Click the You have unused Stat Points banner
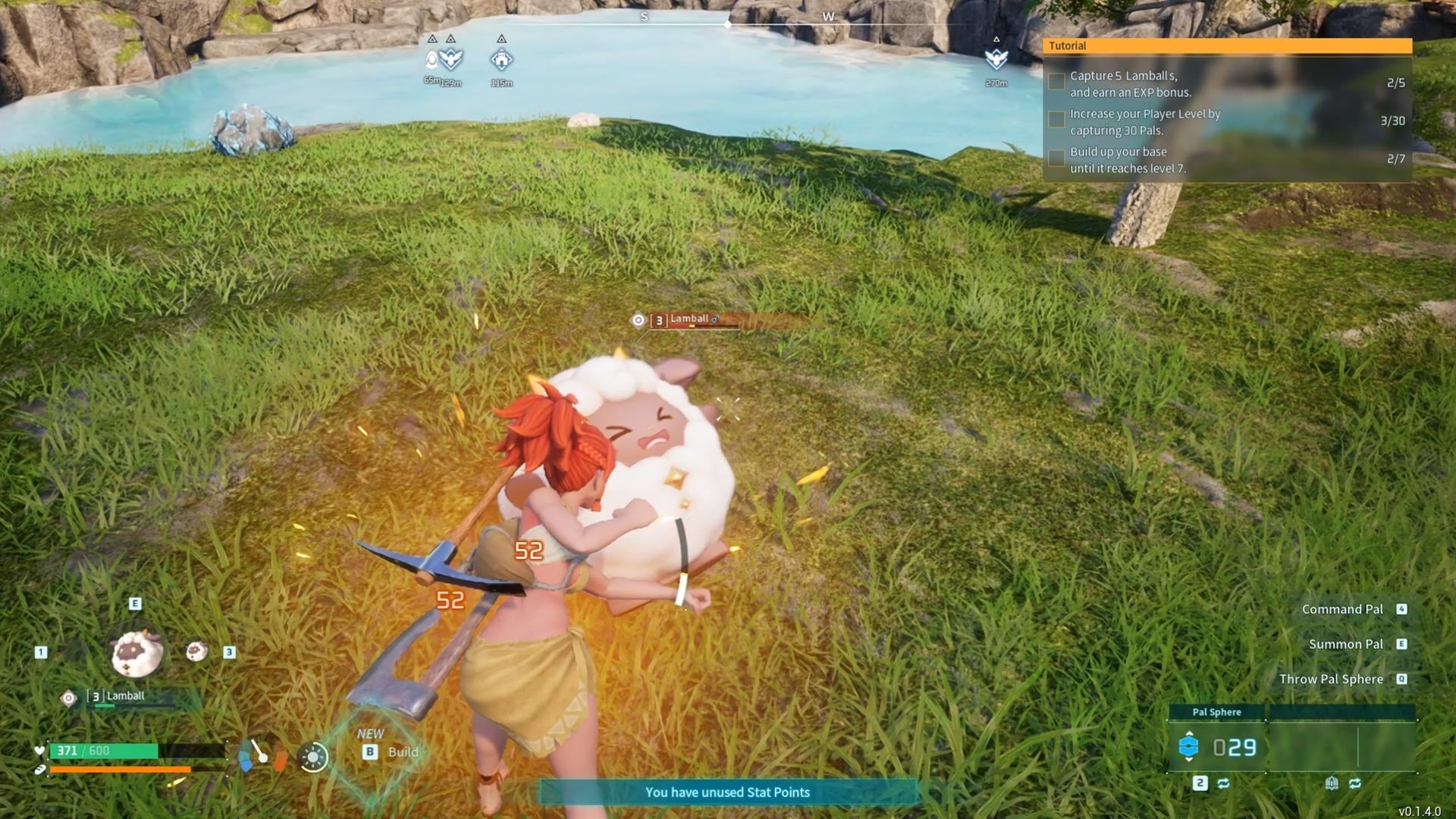This screenshot has height=819, width=1456. point(728,792)
